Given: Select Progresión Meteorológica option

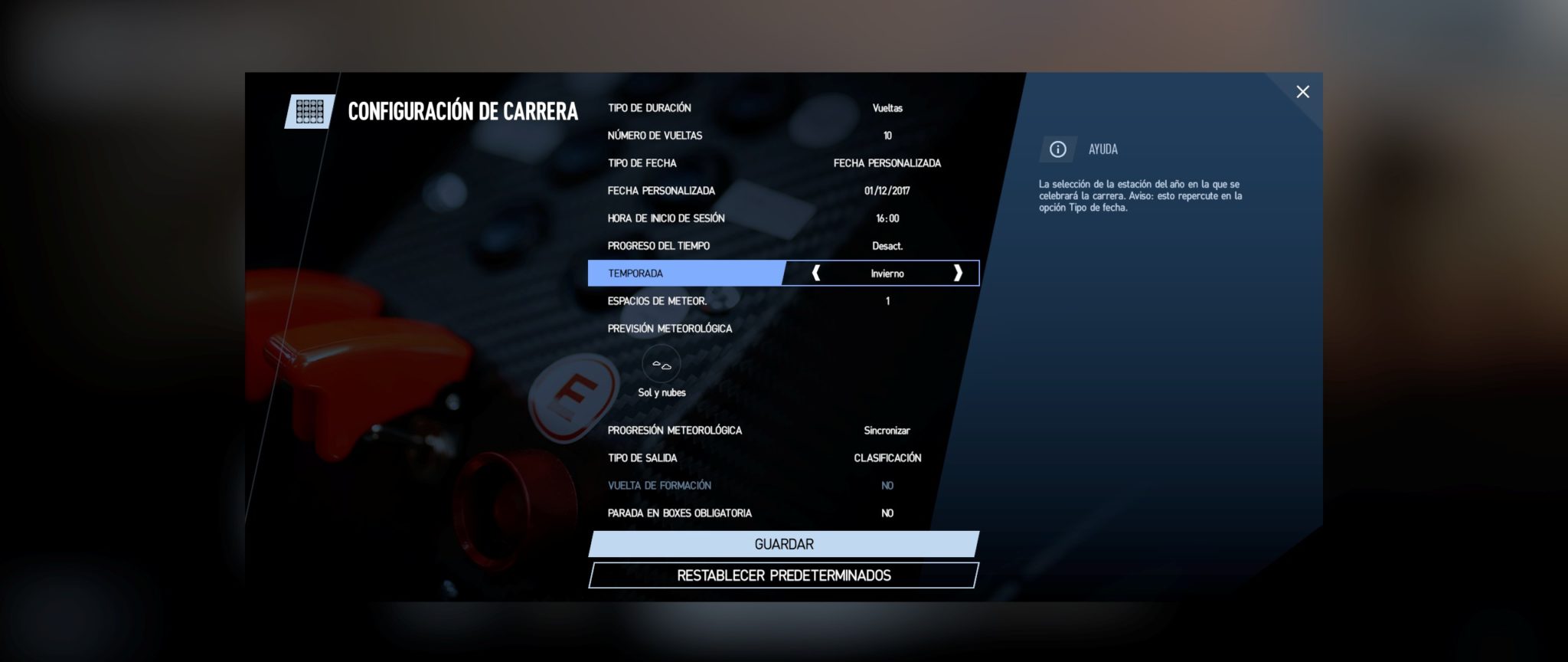Looking at the screenshot, I should [782, 431].
